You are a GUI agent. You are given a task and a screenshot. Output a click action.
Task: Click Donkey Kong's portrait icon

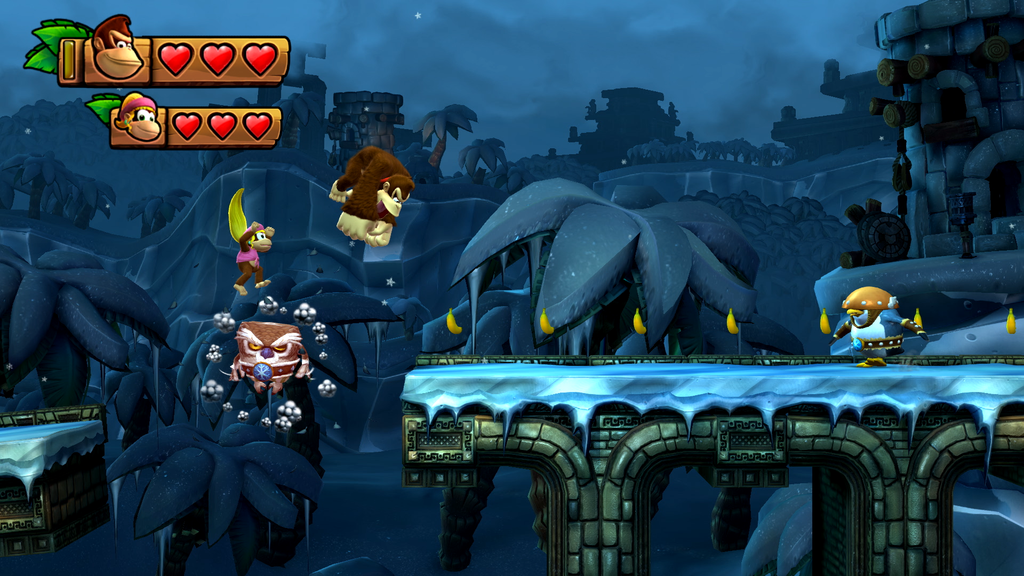[116, 50]
